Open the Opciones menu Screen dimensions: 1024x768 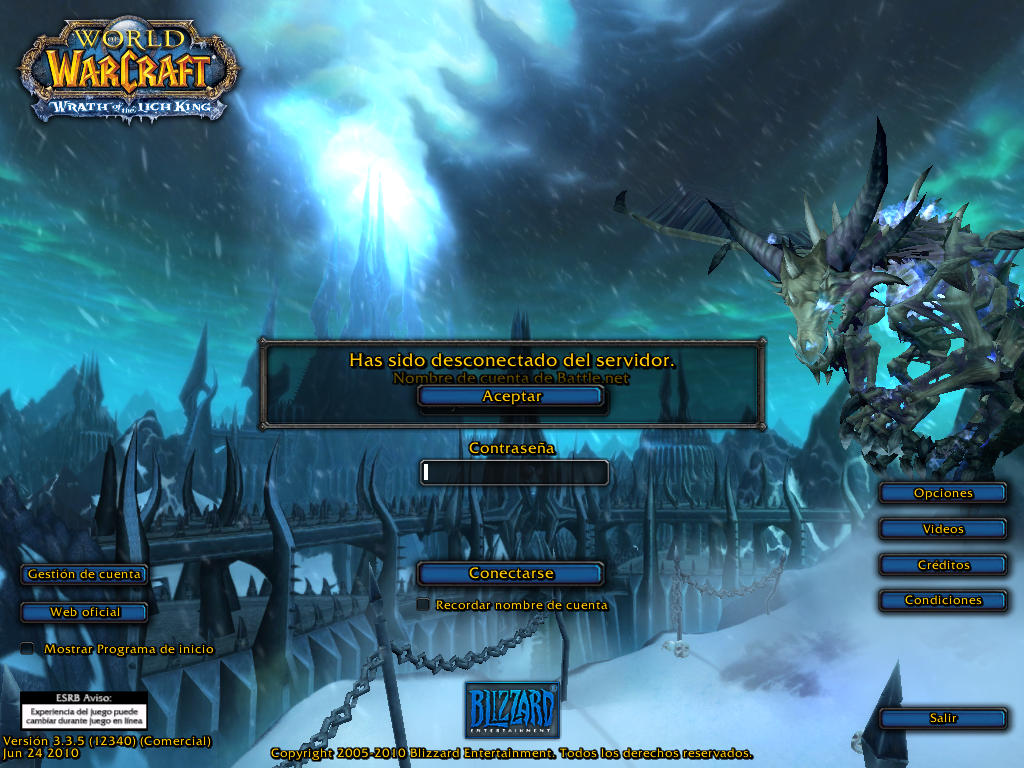tap(943, 493)
